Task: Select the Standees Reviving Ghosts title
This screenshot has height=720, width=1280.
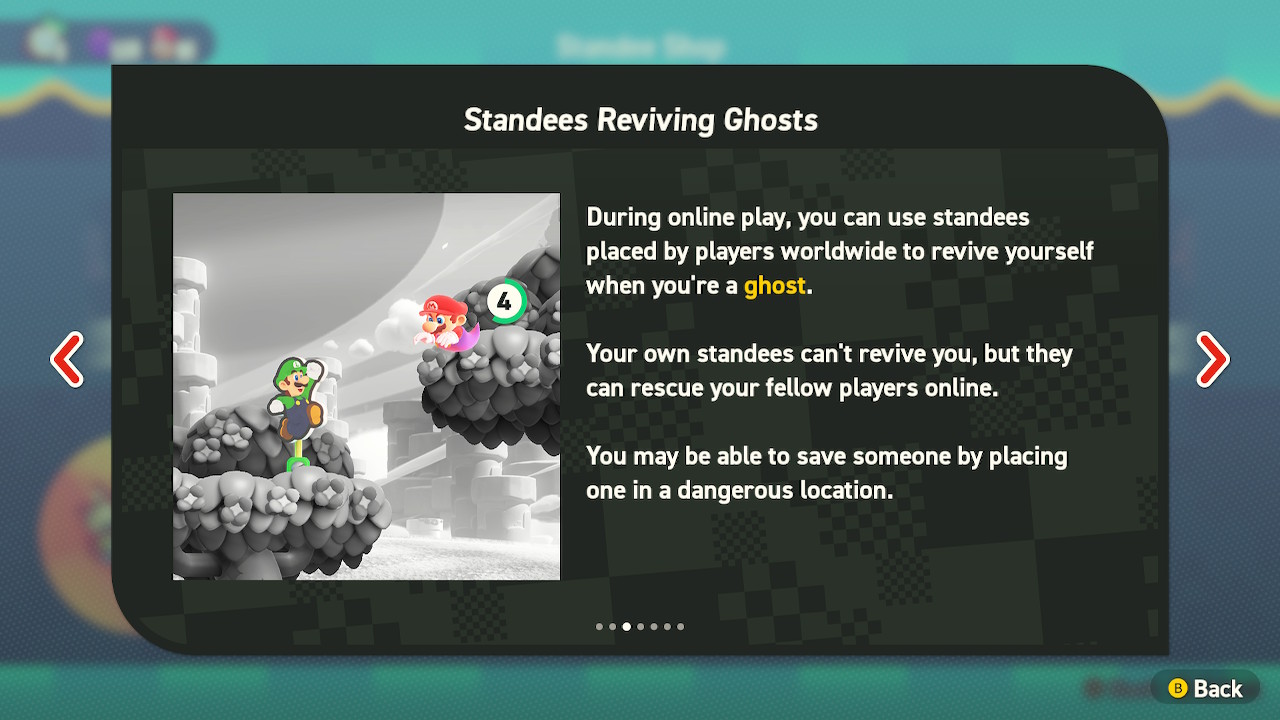Action: [x=640, y=120]
